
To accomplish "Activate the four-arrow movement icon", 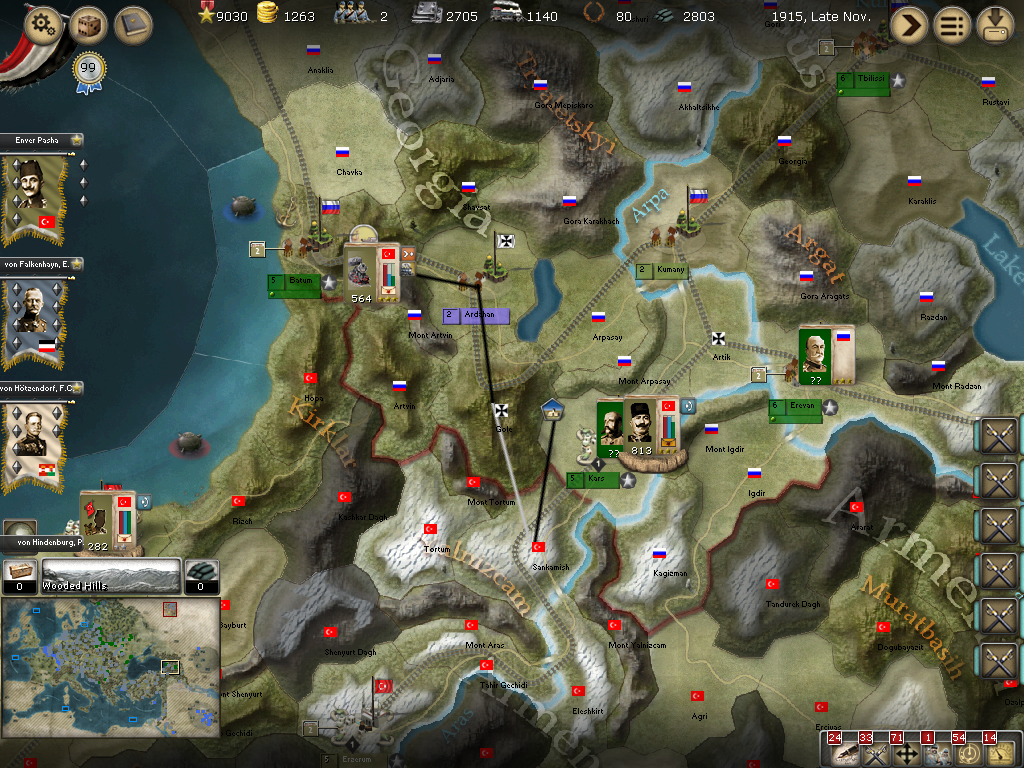I will 907,753.
